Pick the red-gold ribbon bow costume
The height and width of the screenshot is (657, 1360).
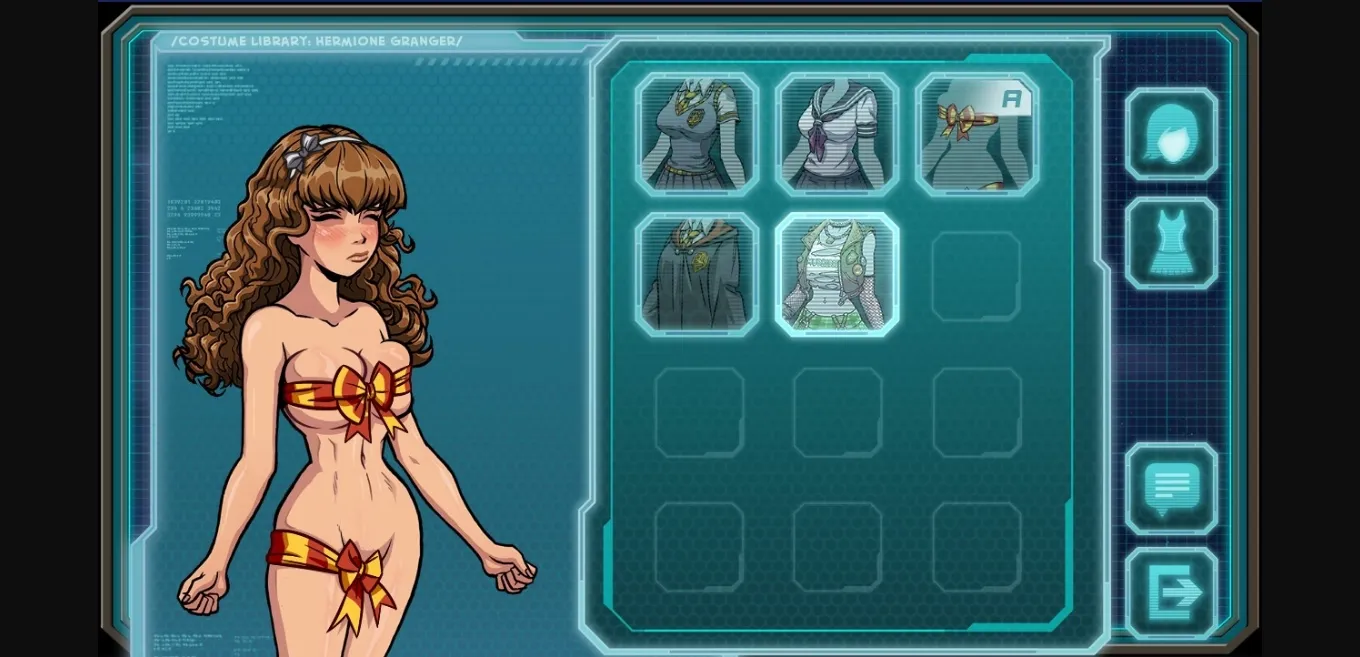click(x=977, y=134)
